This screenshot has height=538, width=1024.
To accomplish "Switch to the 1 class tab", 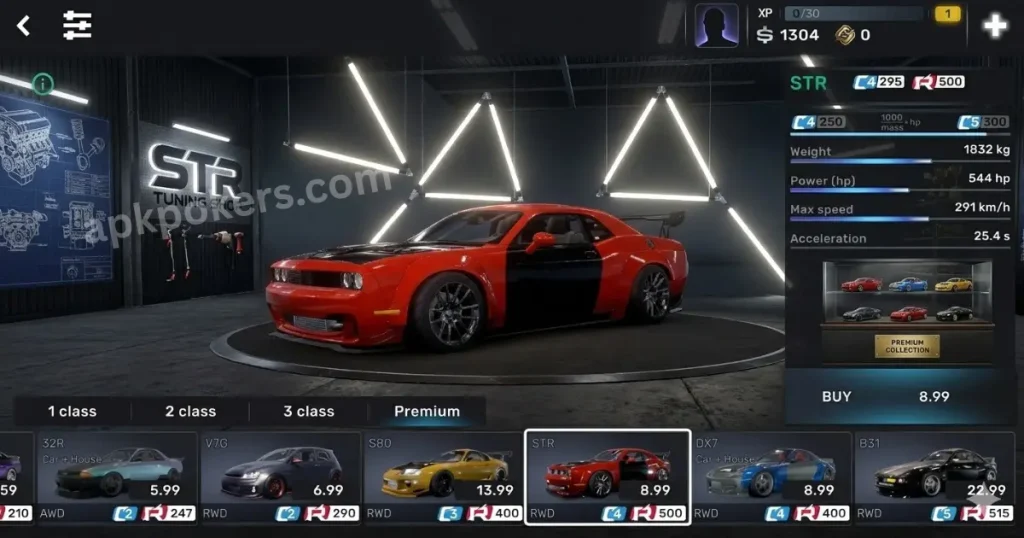I will (x=72, y=411).
